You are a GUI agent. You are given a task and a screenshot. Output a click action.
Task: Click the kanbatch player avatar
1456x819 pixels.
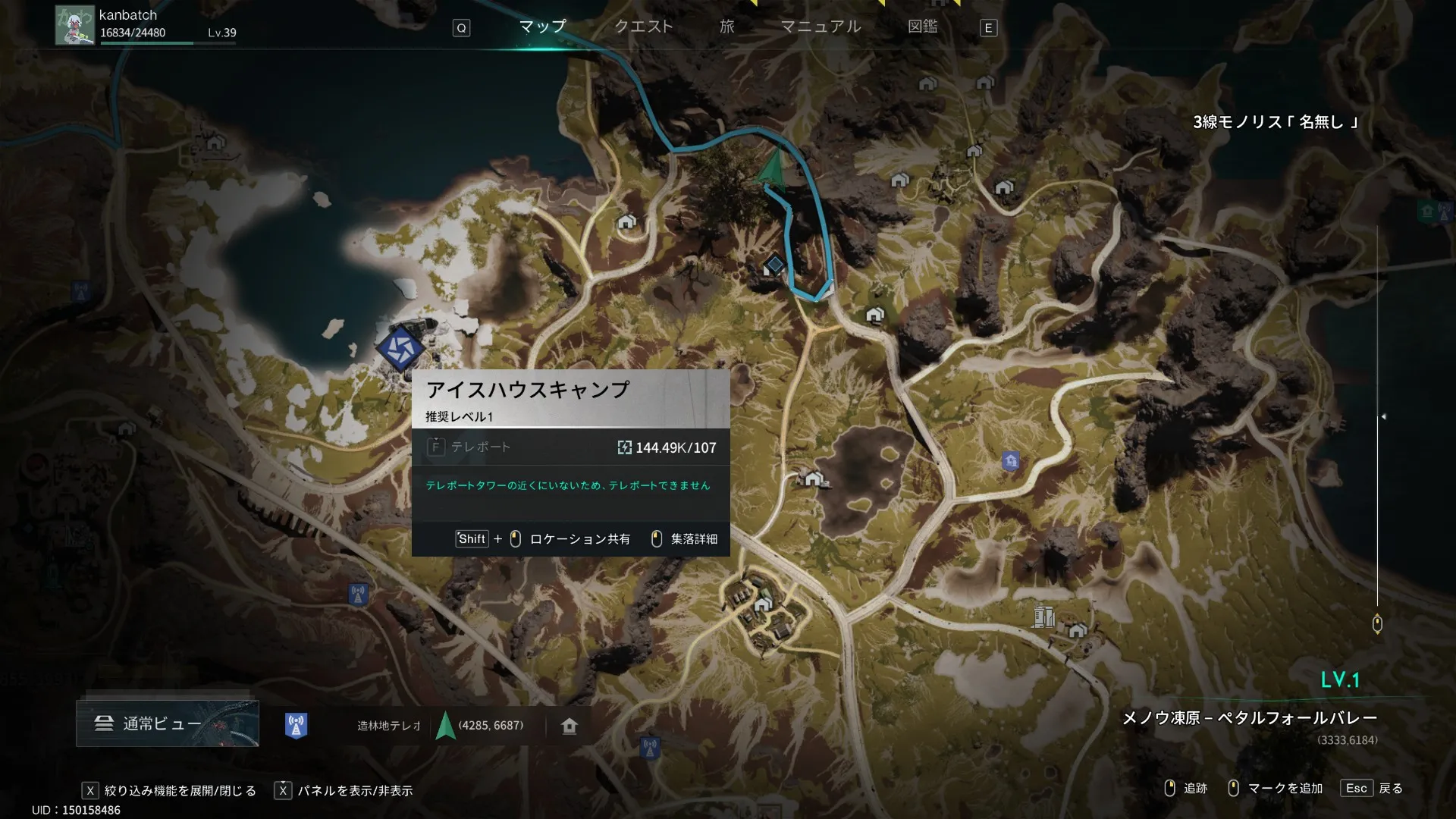[74, 25]
